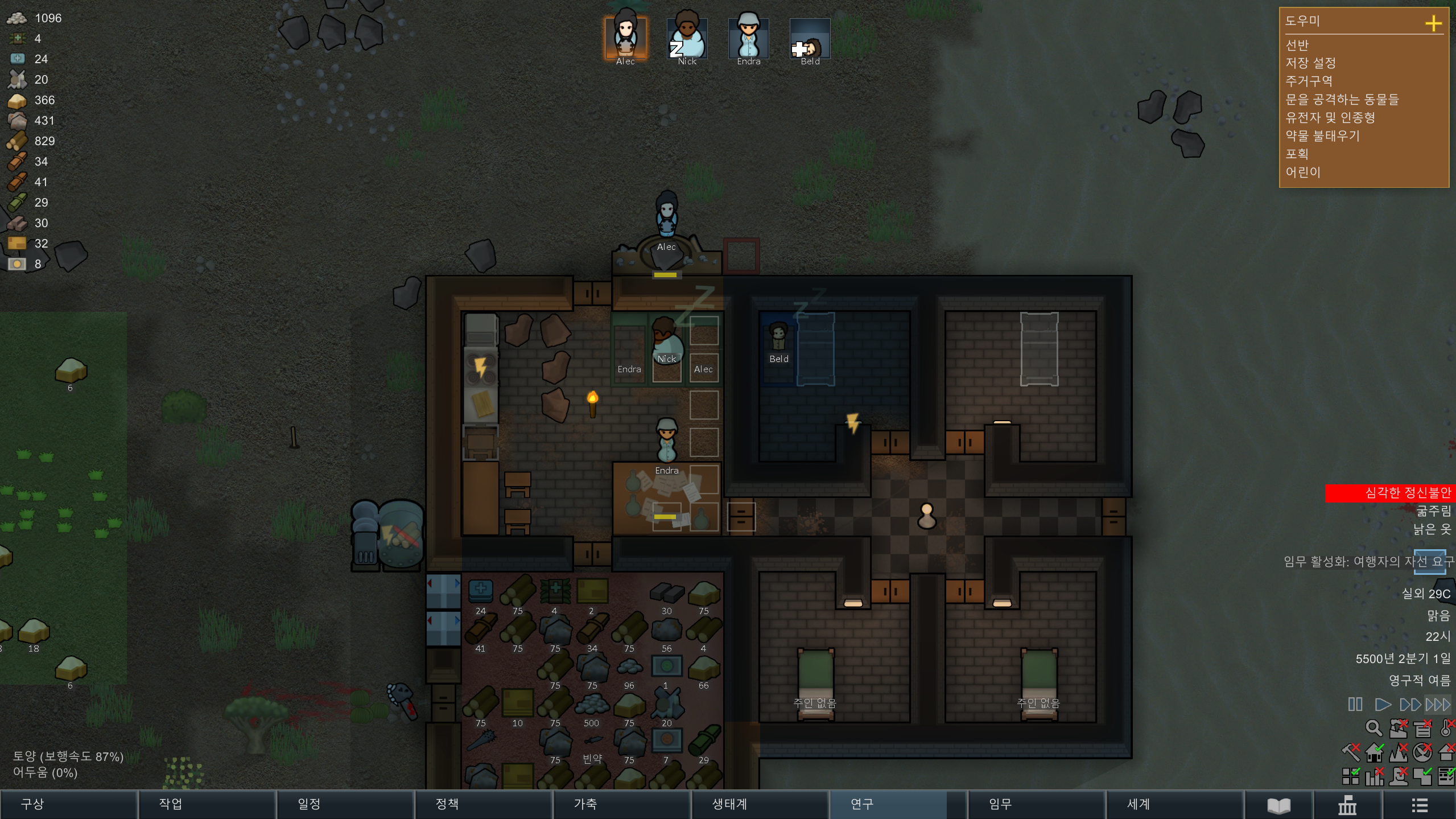
Task: Open the 세계 world view
Action: [x=1174, y=804]
